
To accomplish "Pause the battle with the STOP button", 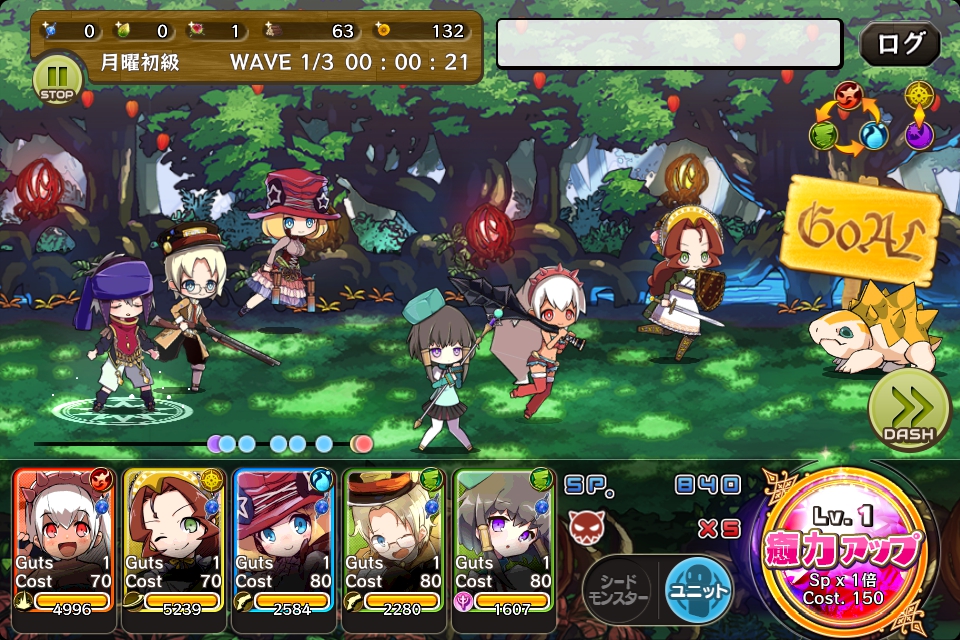I will (x=57, y=80).
